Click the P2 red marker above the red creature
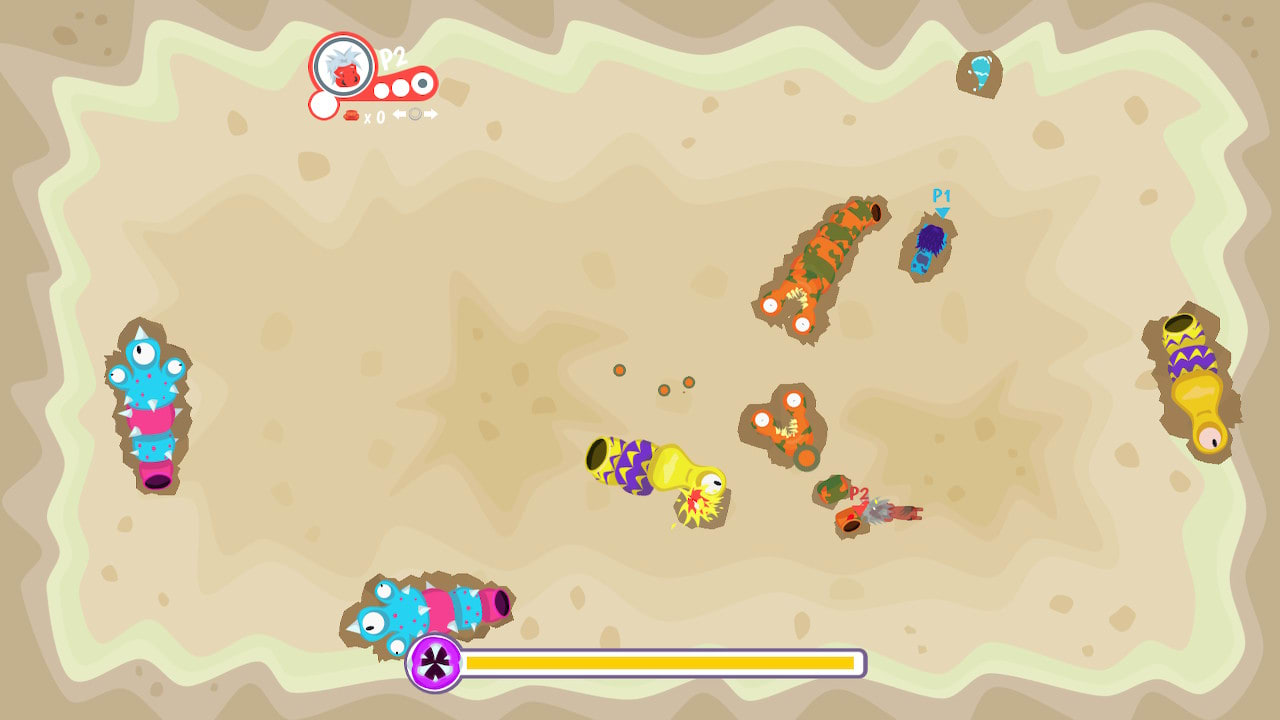Screen dimensions: 1280x720 pyautogui.click(x=859, y=492)
